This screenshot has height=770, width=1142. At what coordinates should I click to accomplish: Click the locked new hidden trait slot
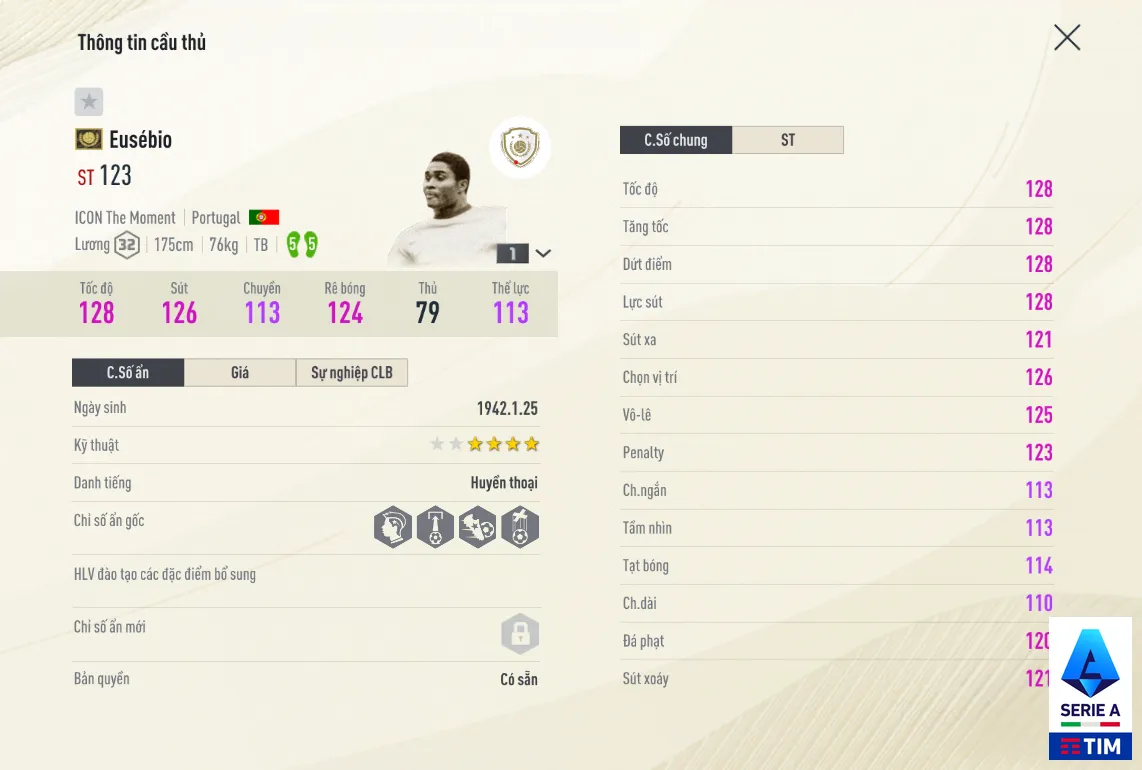click(x=520, y=634)
